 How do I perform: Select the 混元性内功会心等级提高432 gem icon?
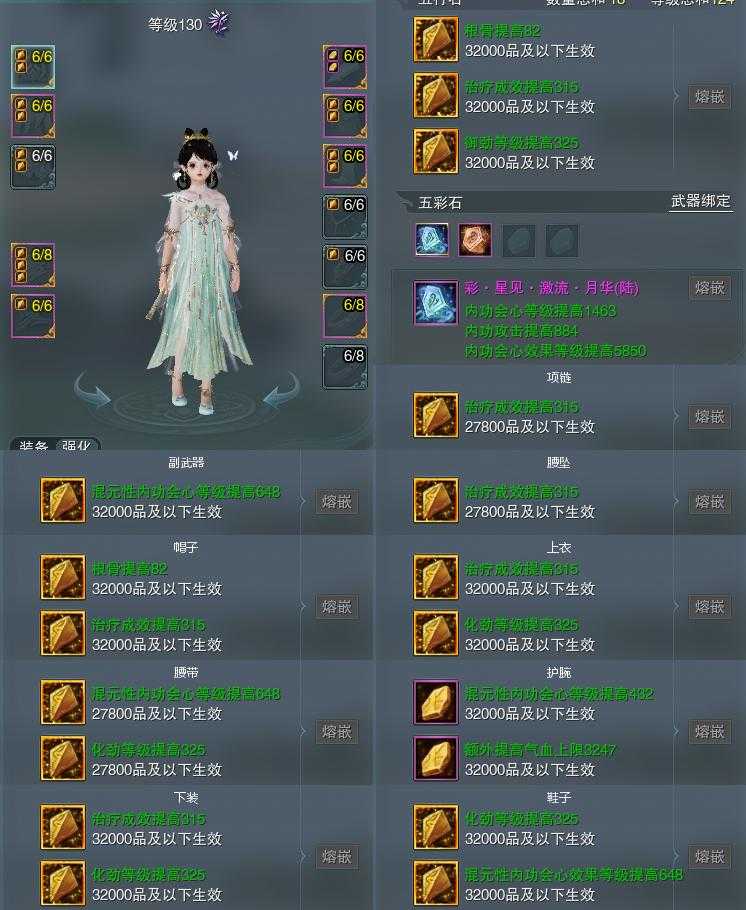(436, 704)
